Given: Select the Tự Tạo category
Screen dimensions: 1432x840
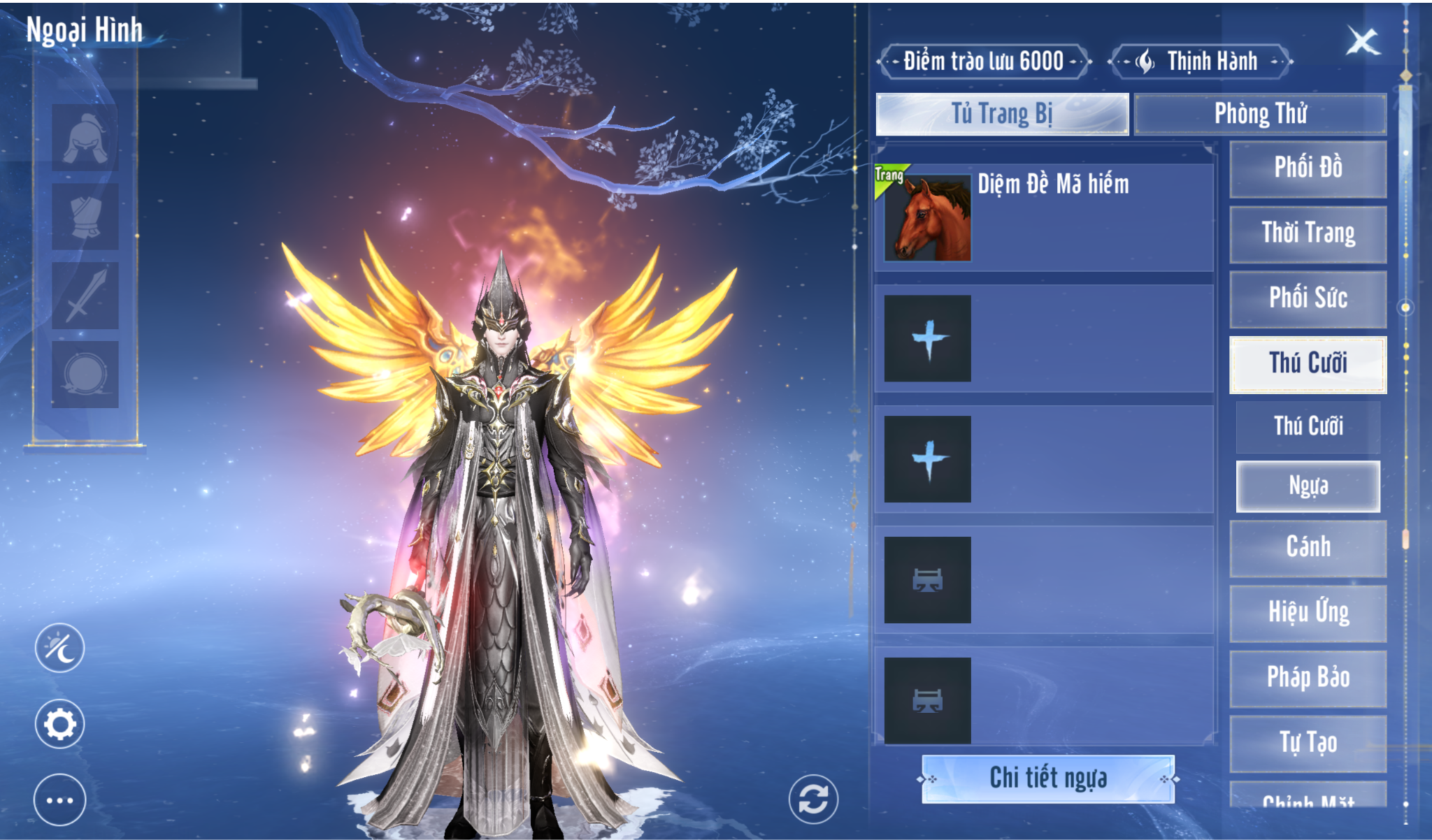Looking at the screenshot, I should pos(1308,743).
